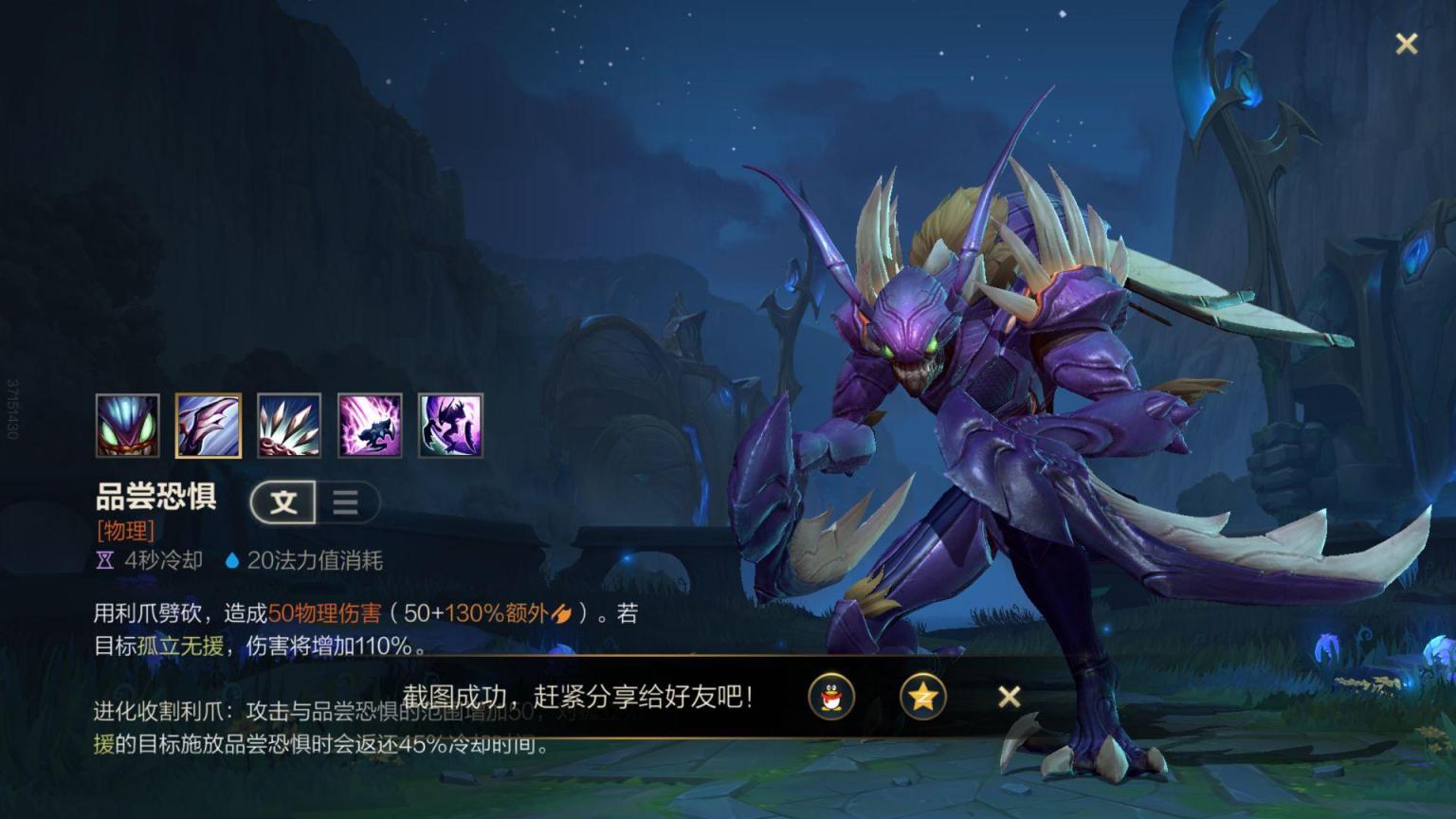Select the highlighted 品尝恐惧 claw ability icon
1456x819 pixels.
(x=209, y=426)
